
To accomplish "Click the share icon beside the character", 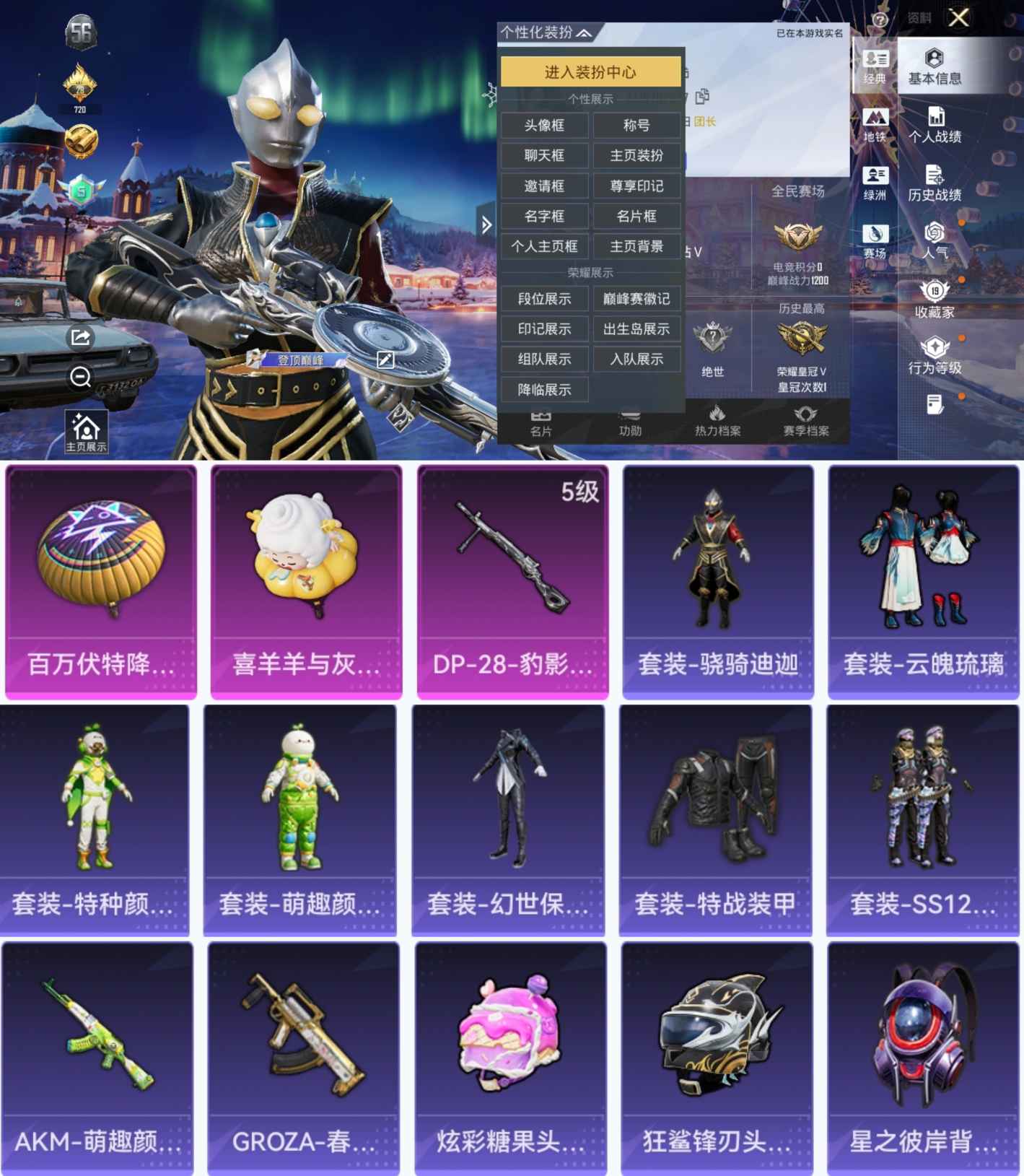I will coord(79,336).
